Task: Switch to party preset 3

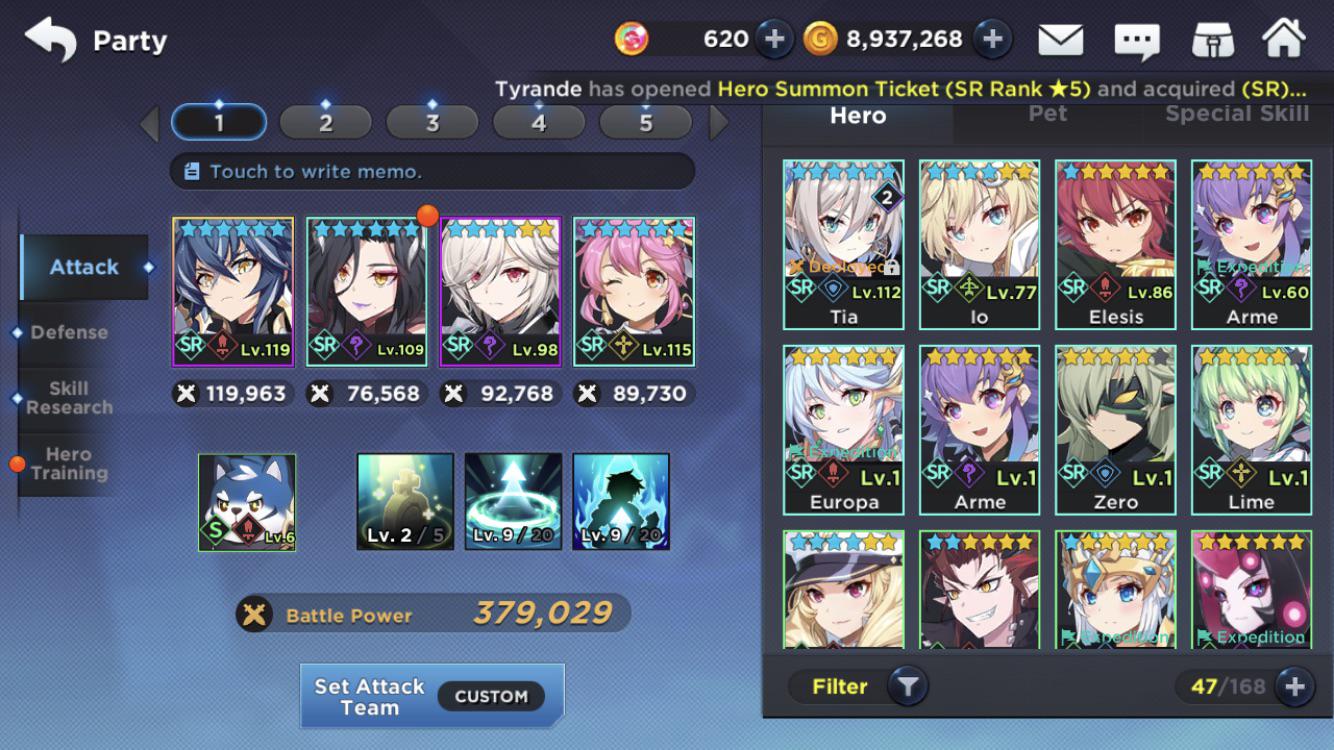Action: 432,123
